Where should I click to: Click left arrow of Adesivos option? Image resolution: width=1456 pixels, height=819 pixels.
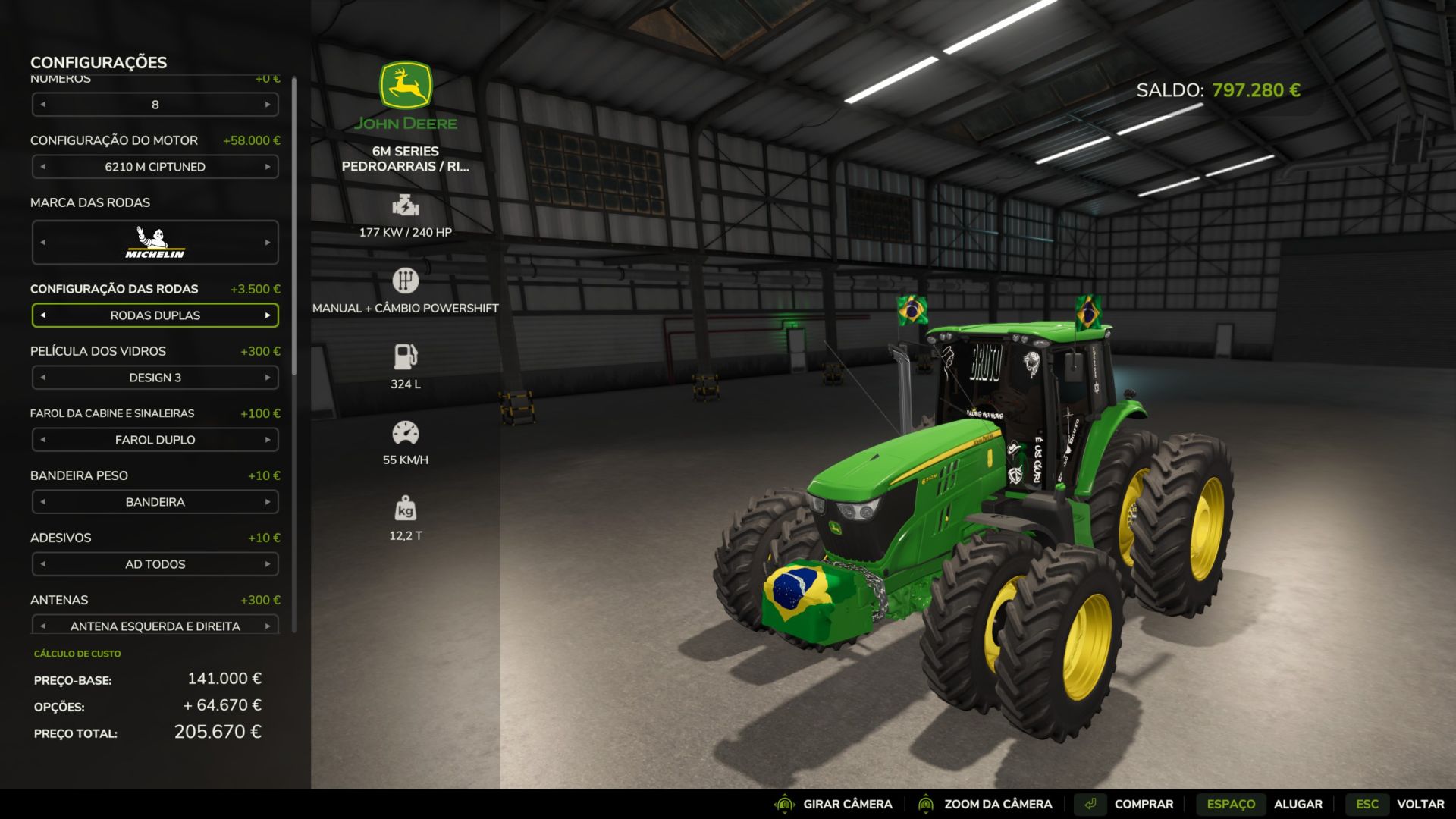click(x=43, y=564)
